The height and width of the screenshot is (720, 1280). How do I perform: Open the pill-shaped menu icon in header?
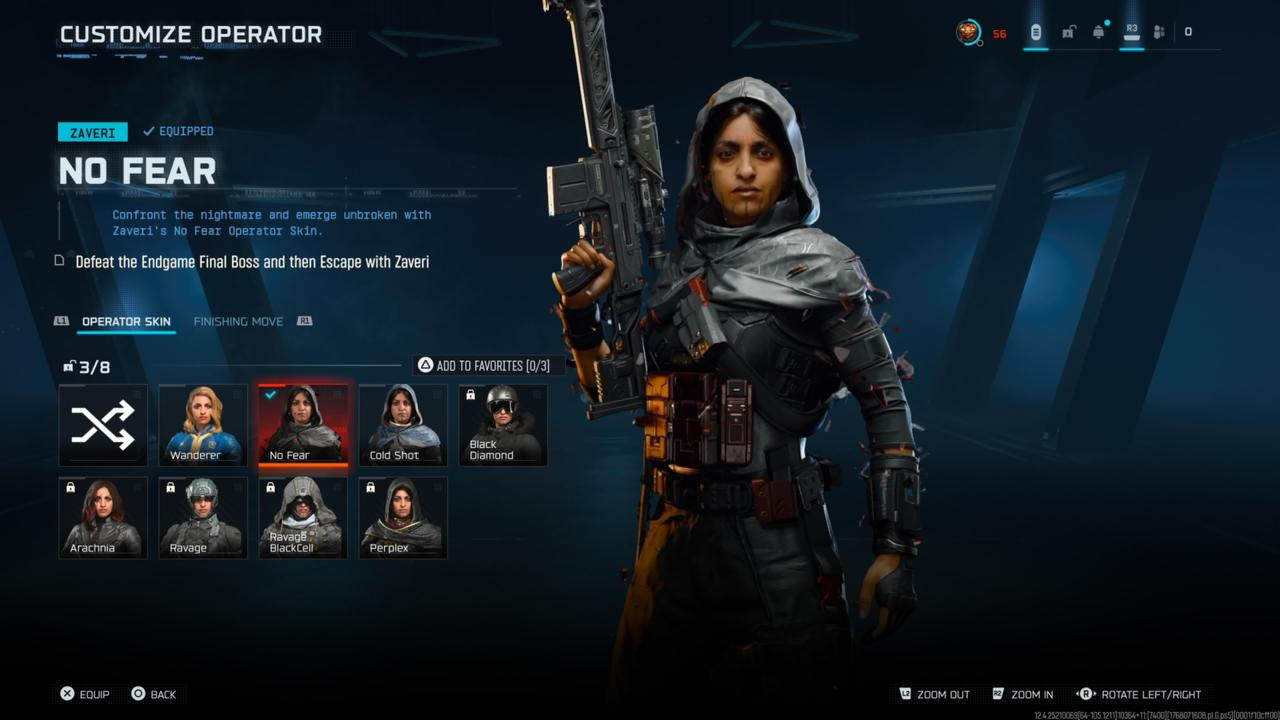(x=1036, y=32)
